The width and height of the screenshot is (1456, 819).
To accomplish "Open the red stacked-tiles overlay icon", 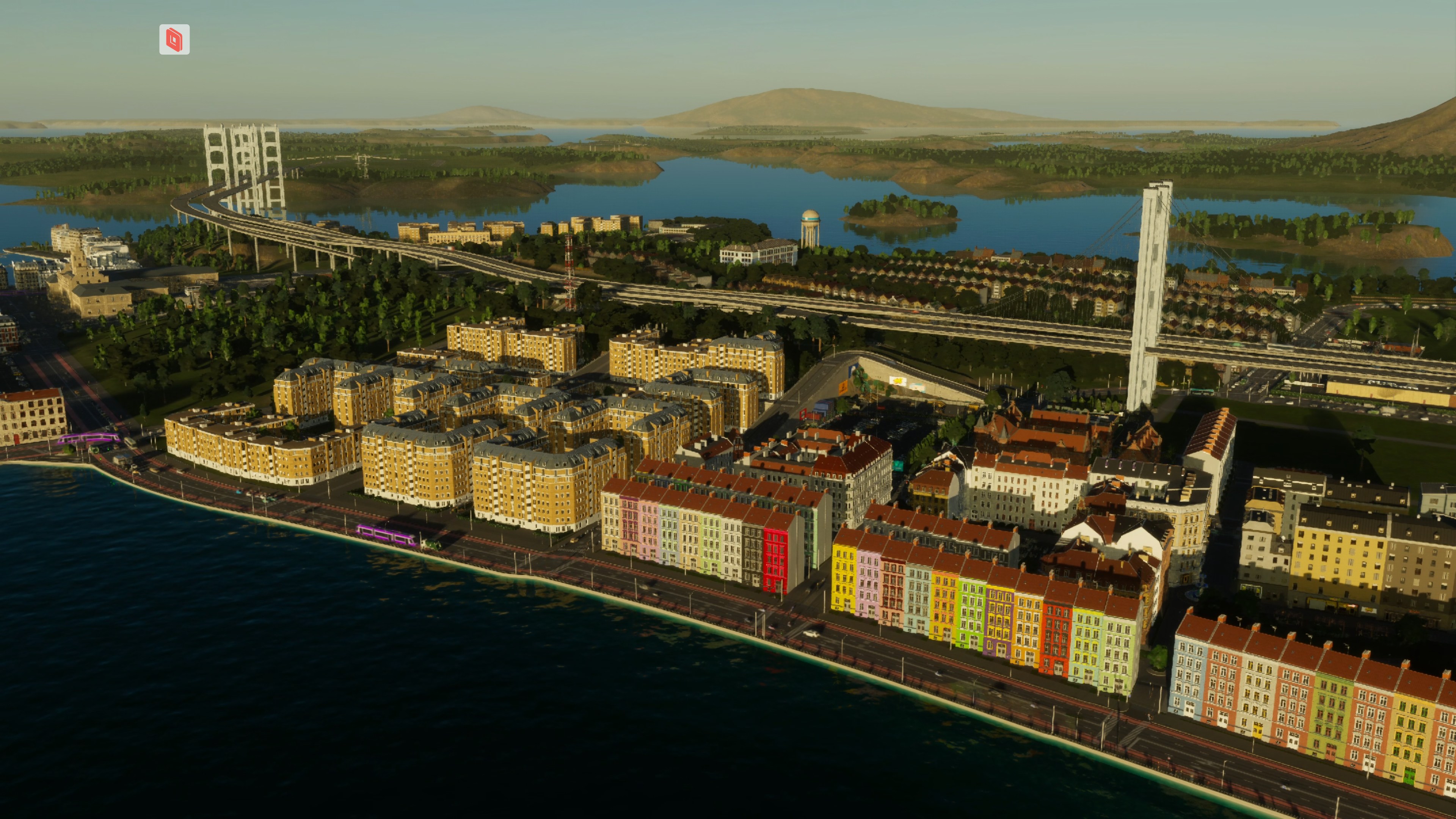I will point(174,39).
